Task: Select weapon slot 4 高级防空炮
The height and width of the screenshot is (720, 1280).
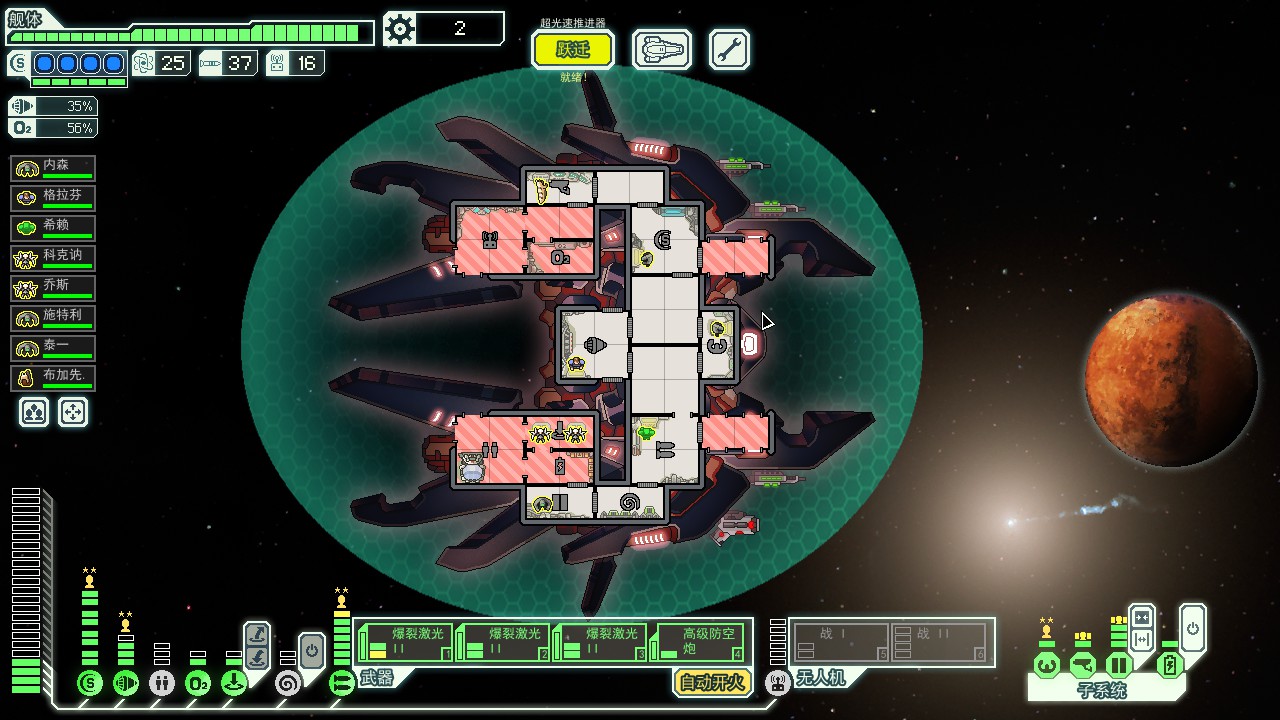Action: point(700,642)
